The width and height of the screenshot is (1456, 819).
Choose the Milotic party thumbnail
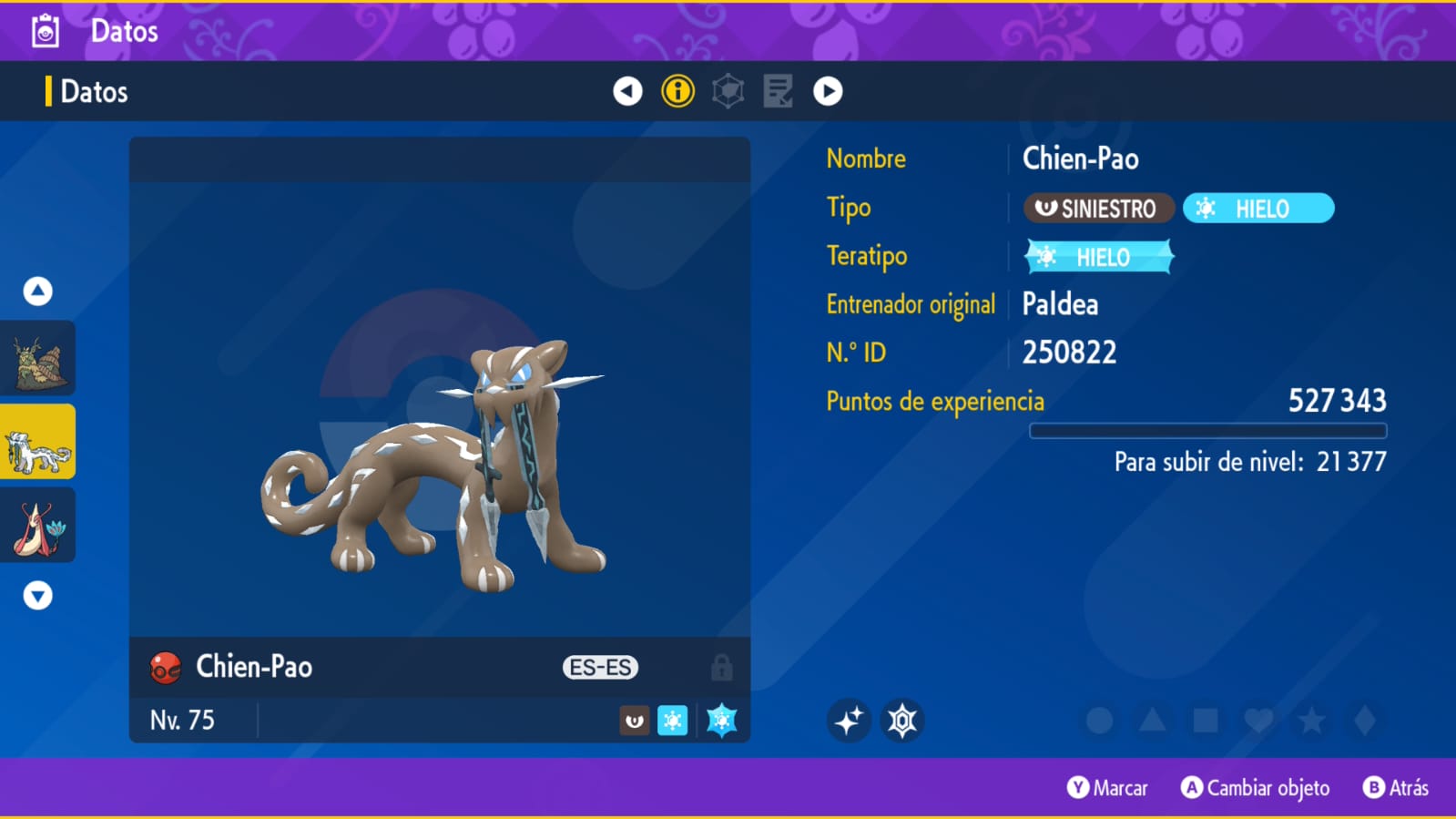coord(38,526)
